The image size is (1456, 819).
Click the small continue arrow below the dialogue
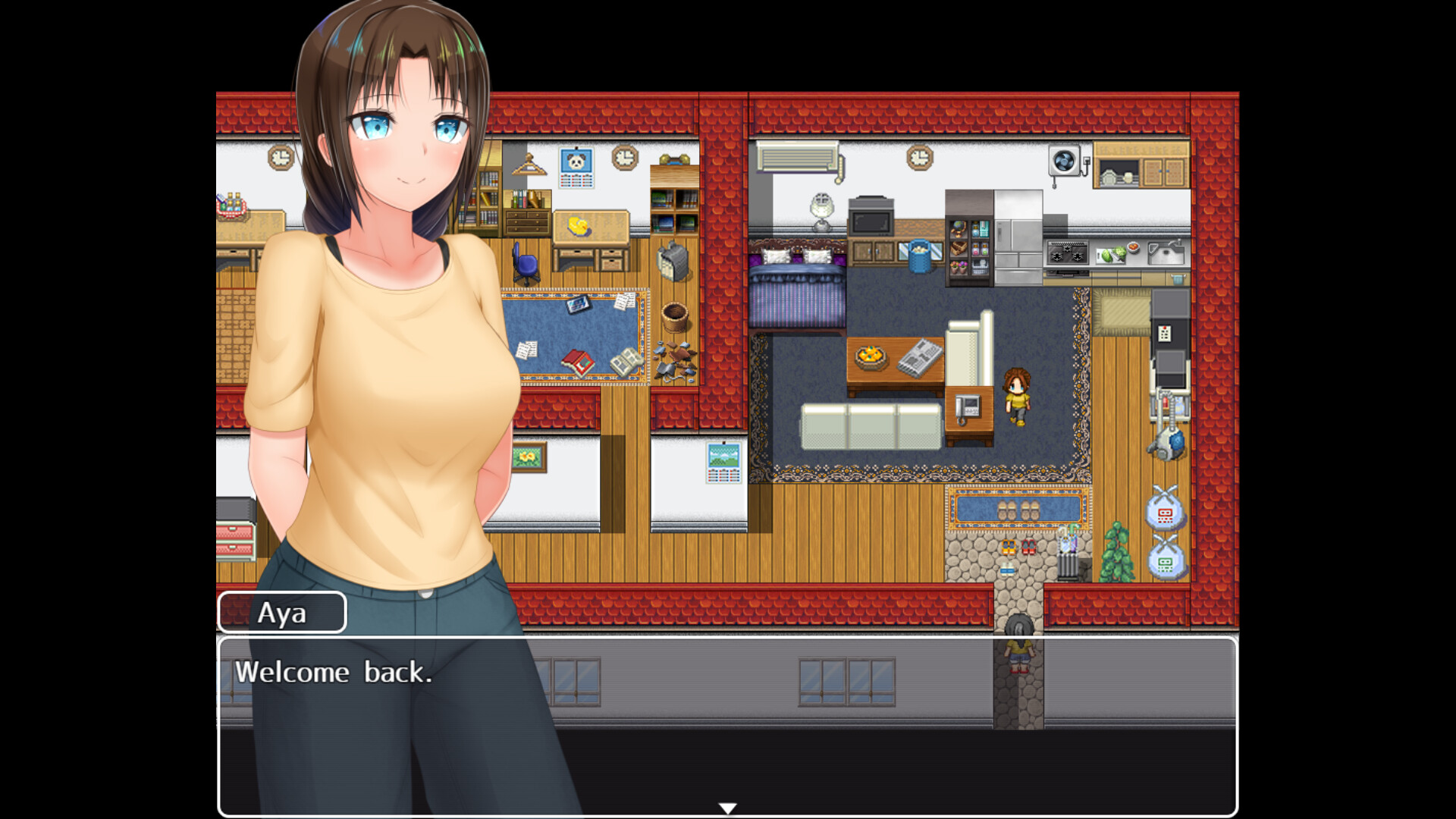click(x=728, y=806)
